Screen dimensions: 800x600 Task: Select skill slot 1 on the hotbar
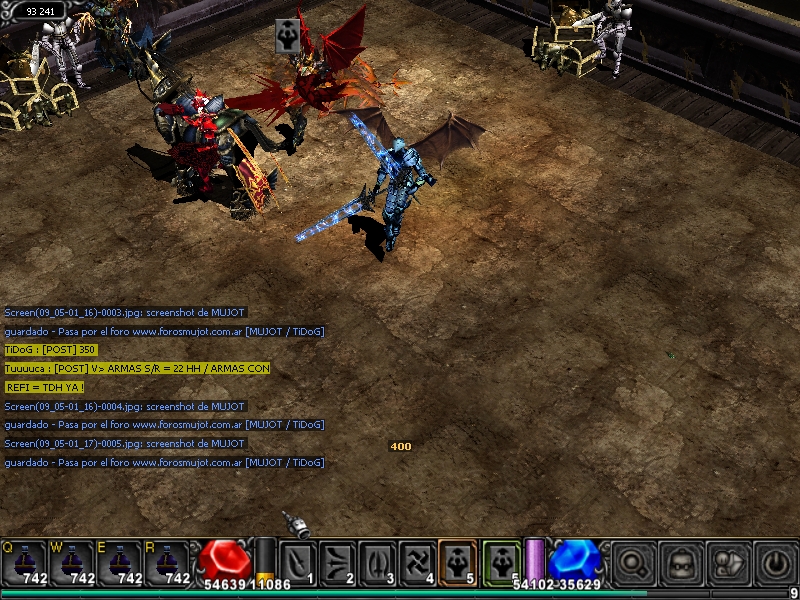298,562
